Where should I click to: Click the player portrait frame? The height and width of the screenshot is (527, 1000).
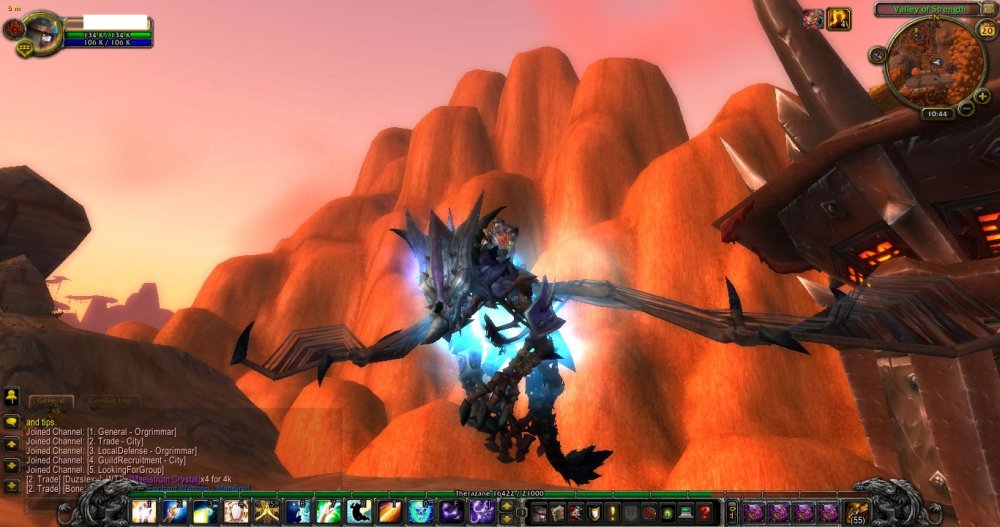point(40,31)
